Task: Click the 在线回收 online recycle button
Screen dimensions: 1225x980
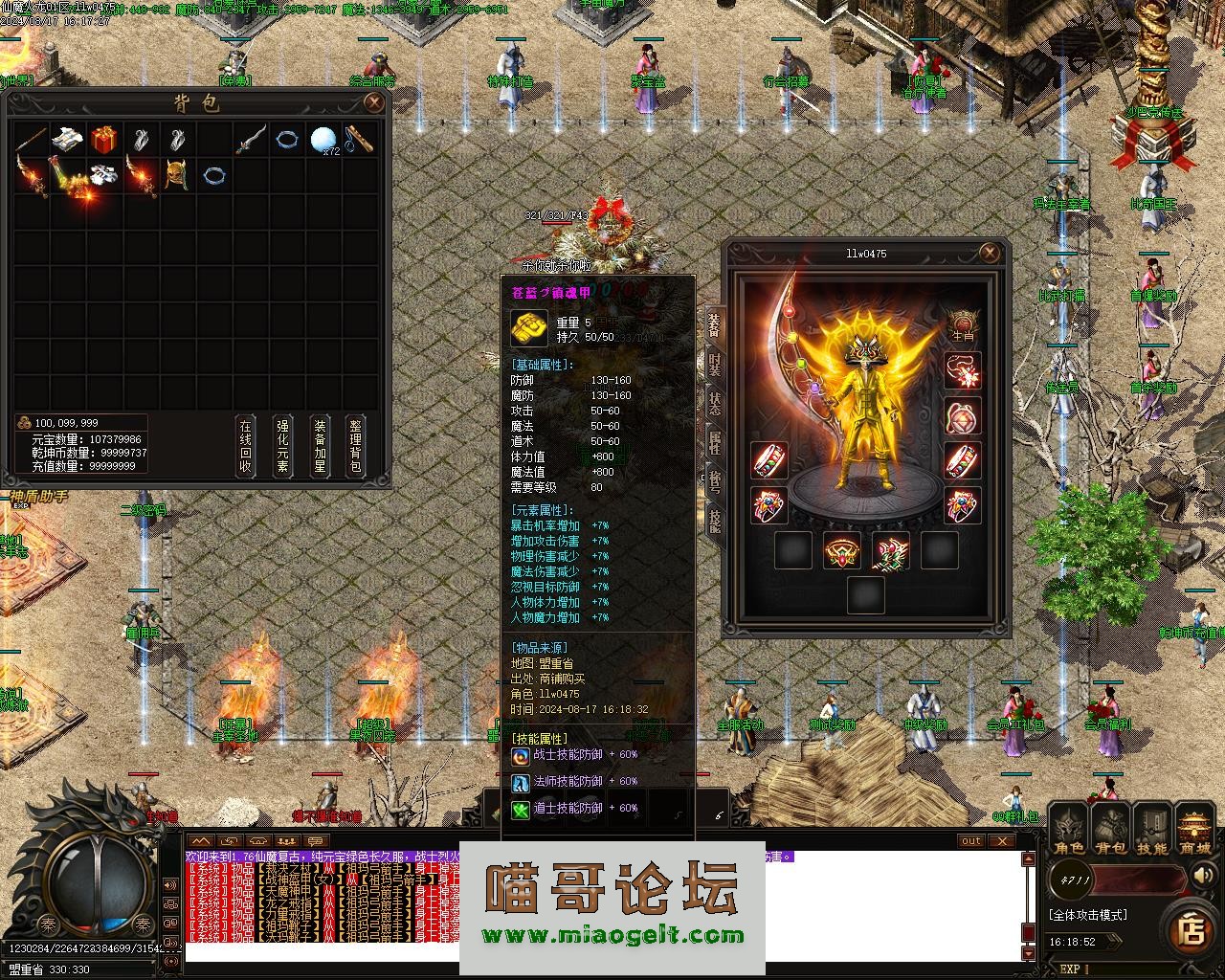Action: [x=246, y=446]
